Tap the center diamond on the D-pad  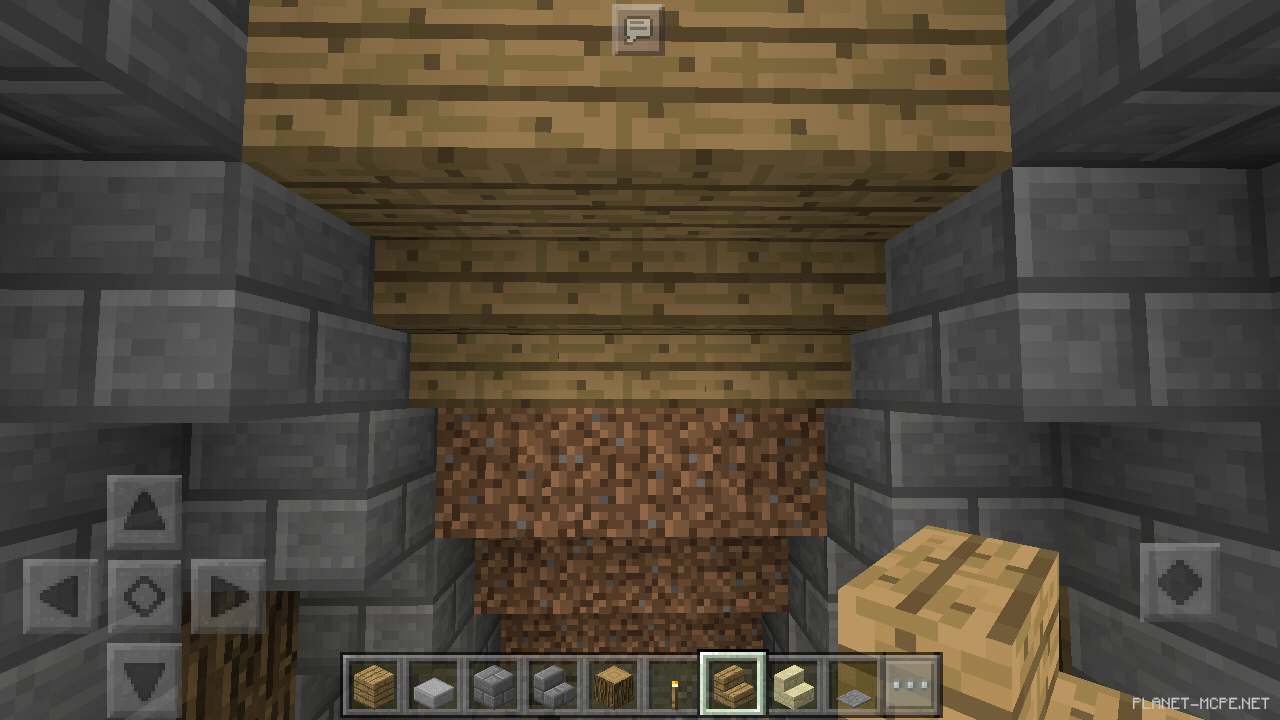143,597
